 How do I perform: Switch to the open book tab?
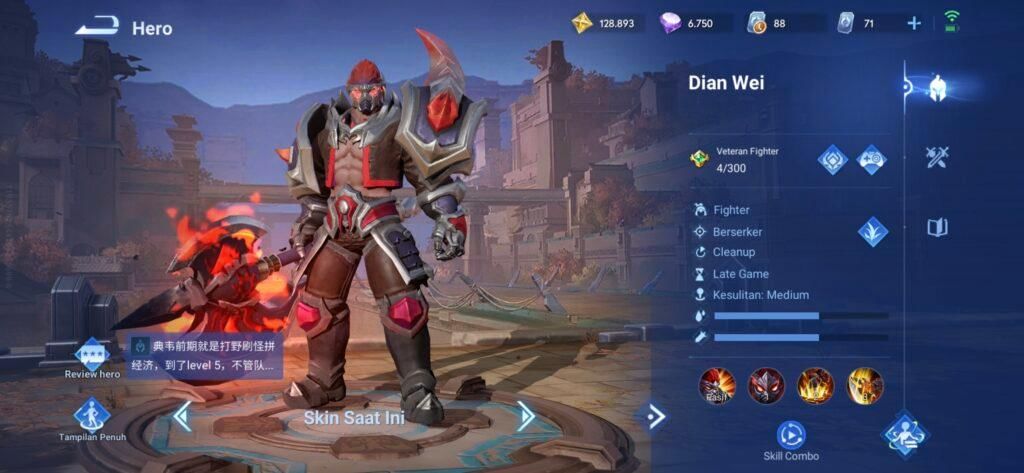click(937, 227)
